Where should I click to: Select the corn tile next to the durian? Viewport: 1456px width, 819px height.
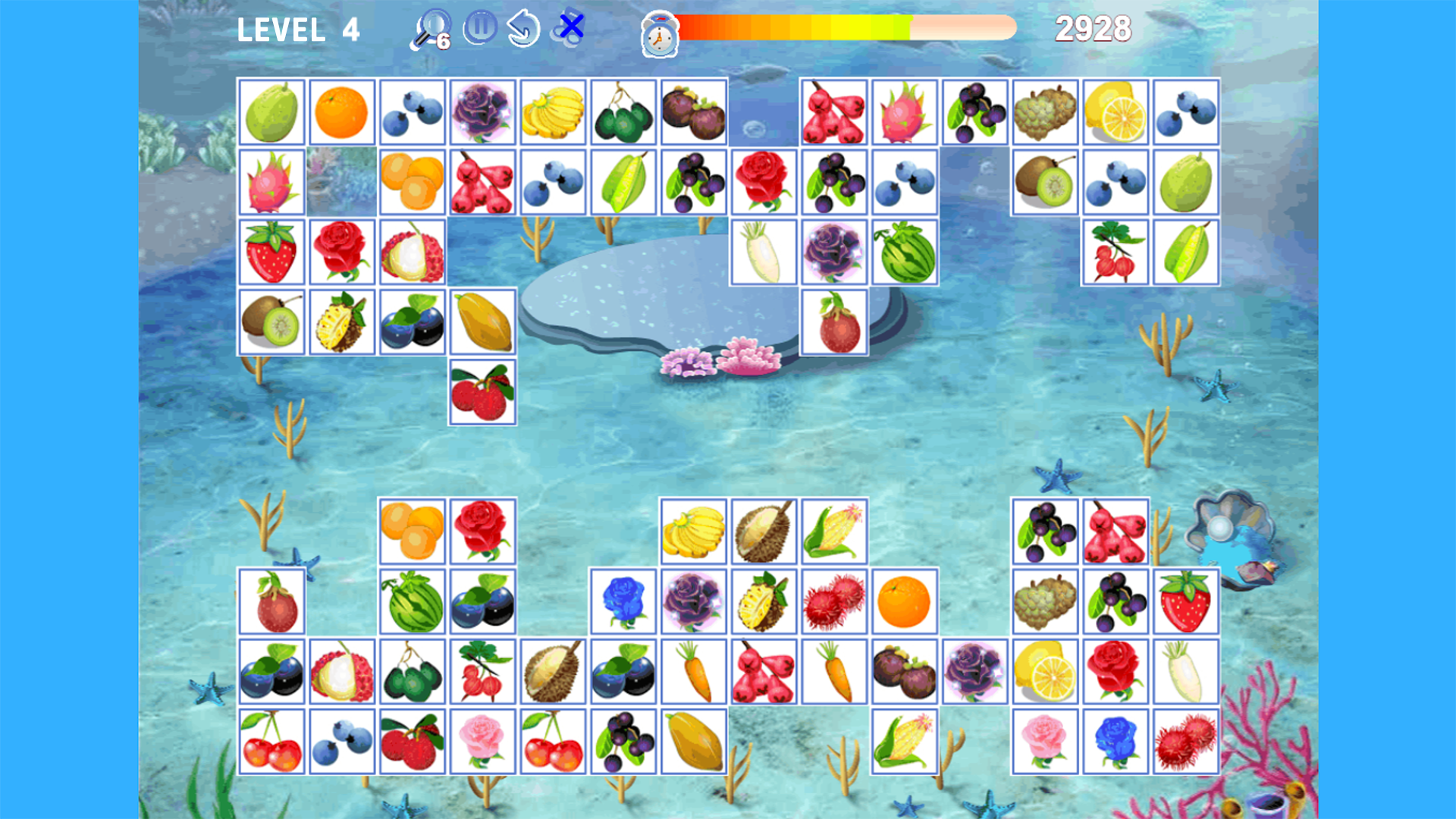click(x=834, y=531)
